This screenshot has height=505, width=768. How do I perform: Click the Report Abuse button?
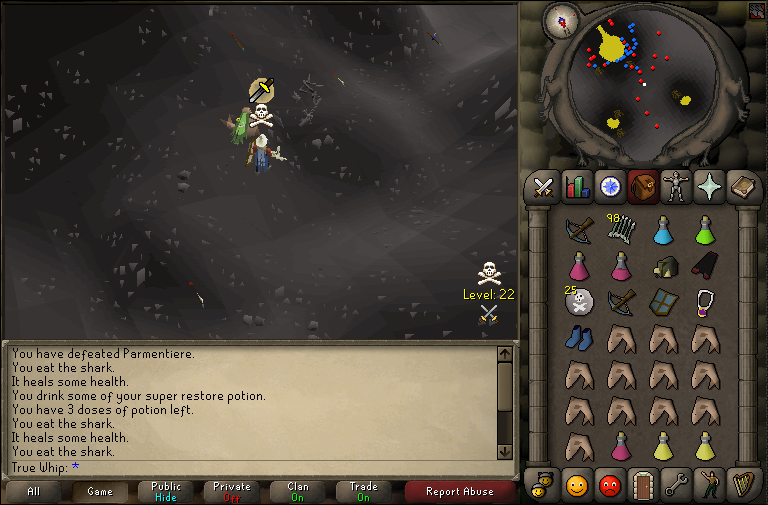pos(459,491)
